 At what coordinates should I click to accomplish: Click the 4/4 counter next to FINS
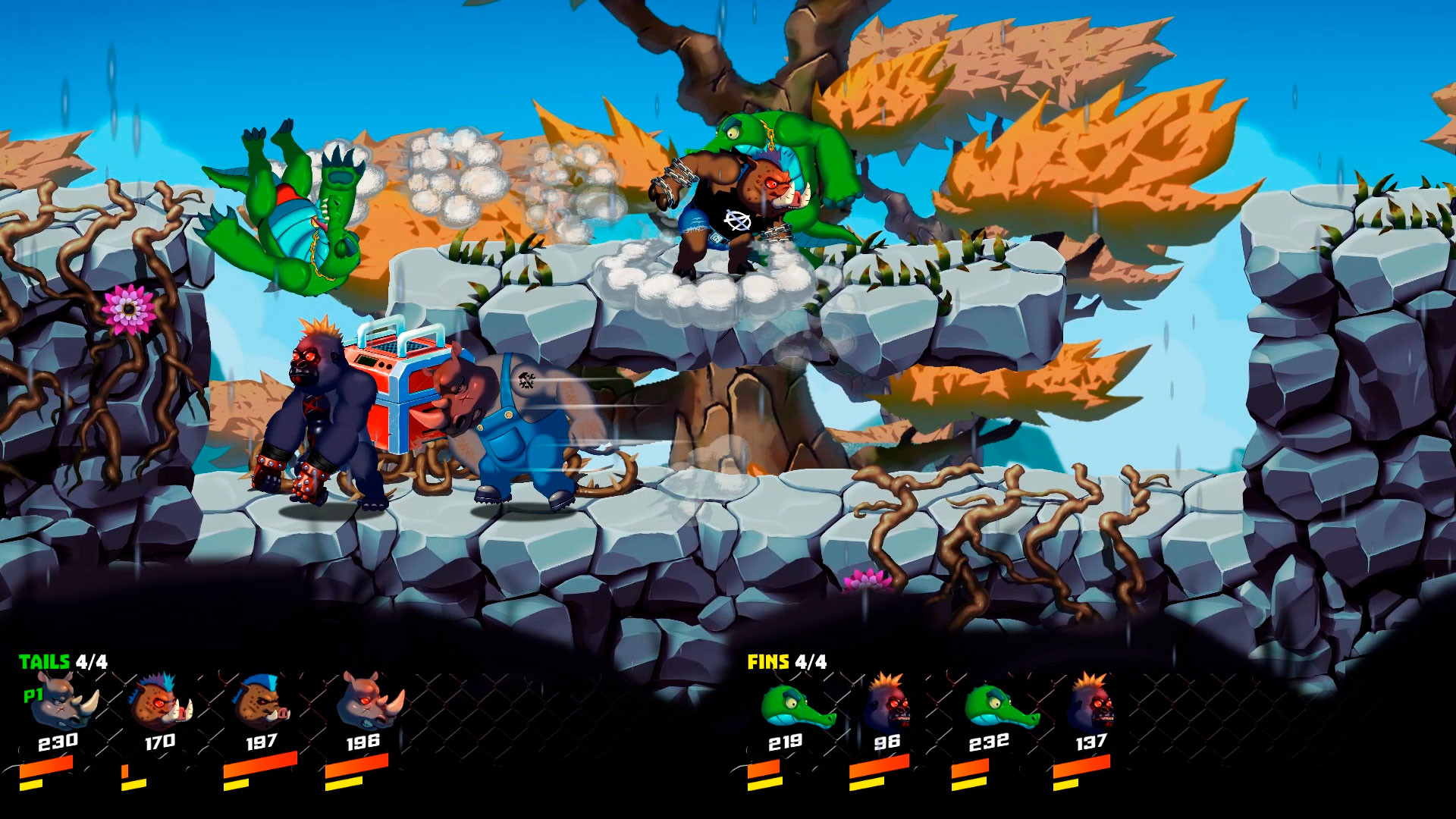click(x=810, y=661)
